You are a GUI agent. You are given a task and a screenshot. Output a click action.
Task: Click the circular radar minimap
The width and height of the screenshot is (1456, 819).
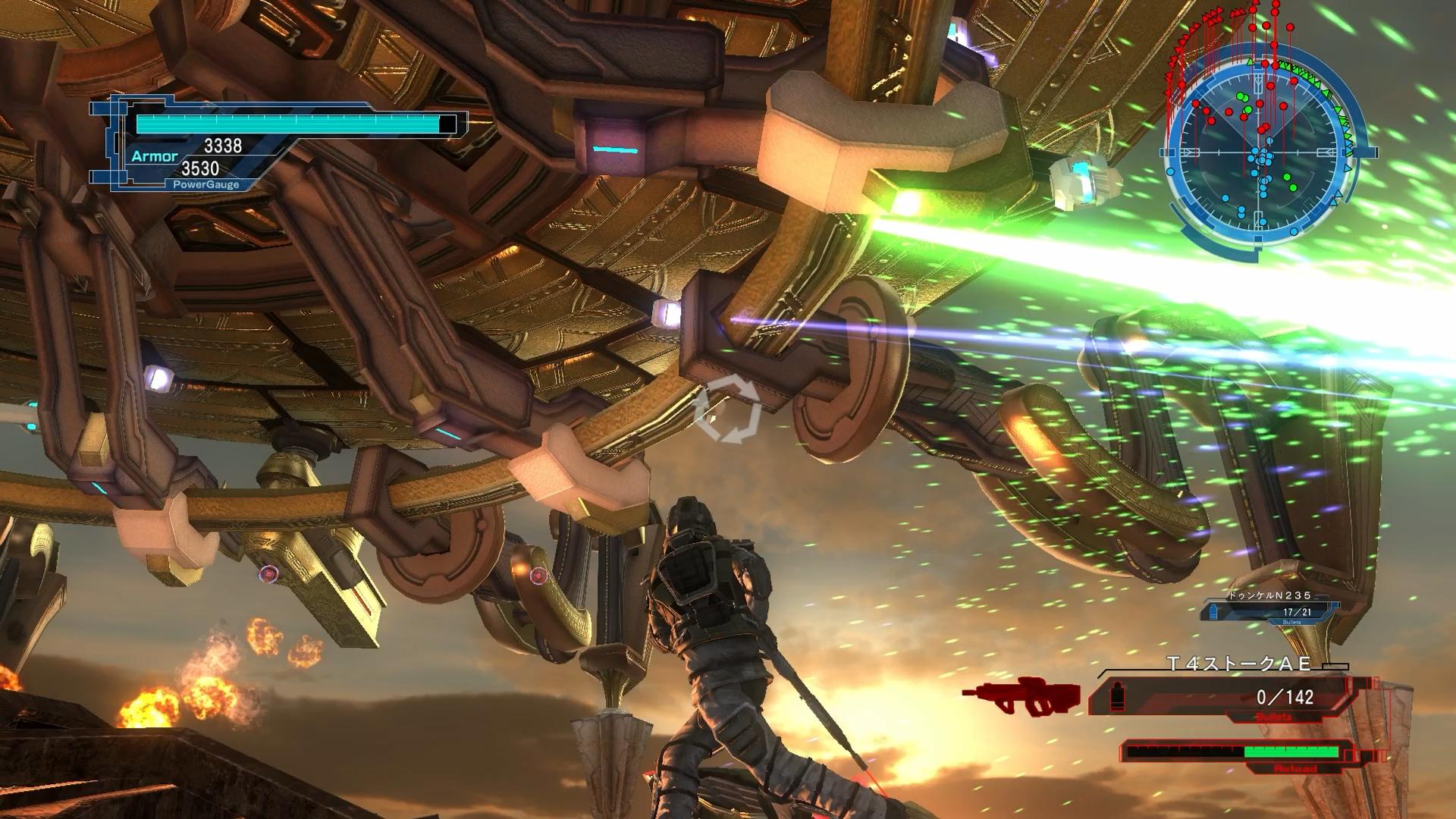pos(1264,152)
